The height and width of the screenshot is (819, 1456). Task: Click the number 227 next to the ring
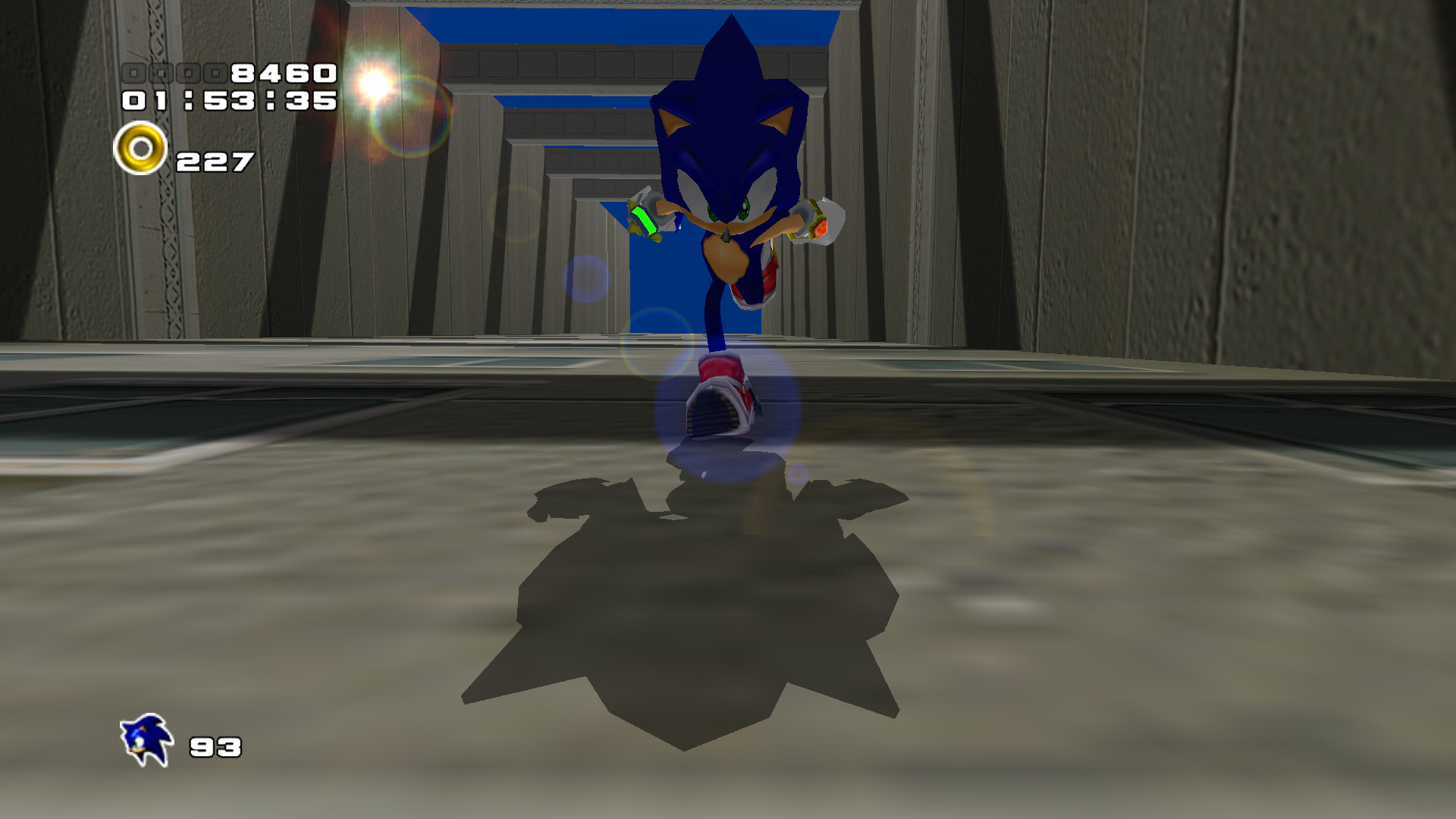[215, 162]
